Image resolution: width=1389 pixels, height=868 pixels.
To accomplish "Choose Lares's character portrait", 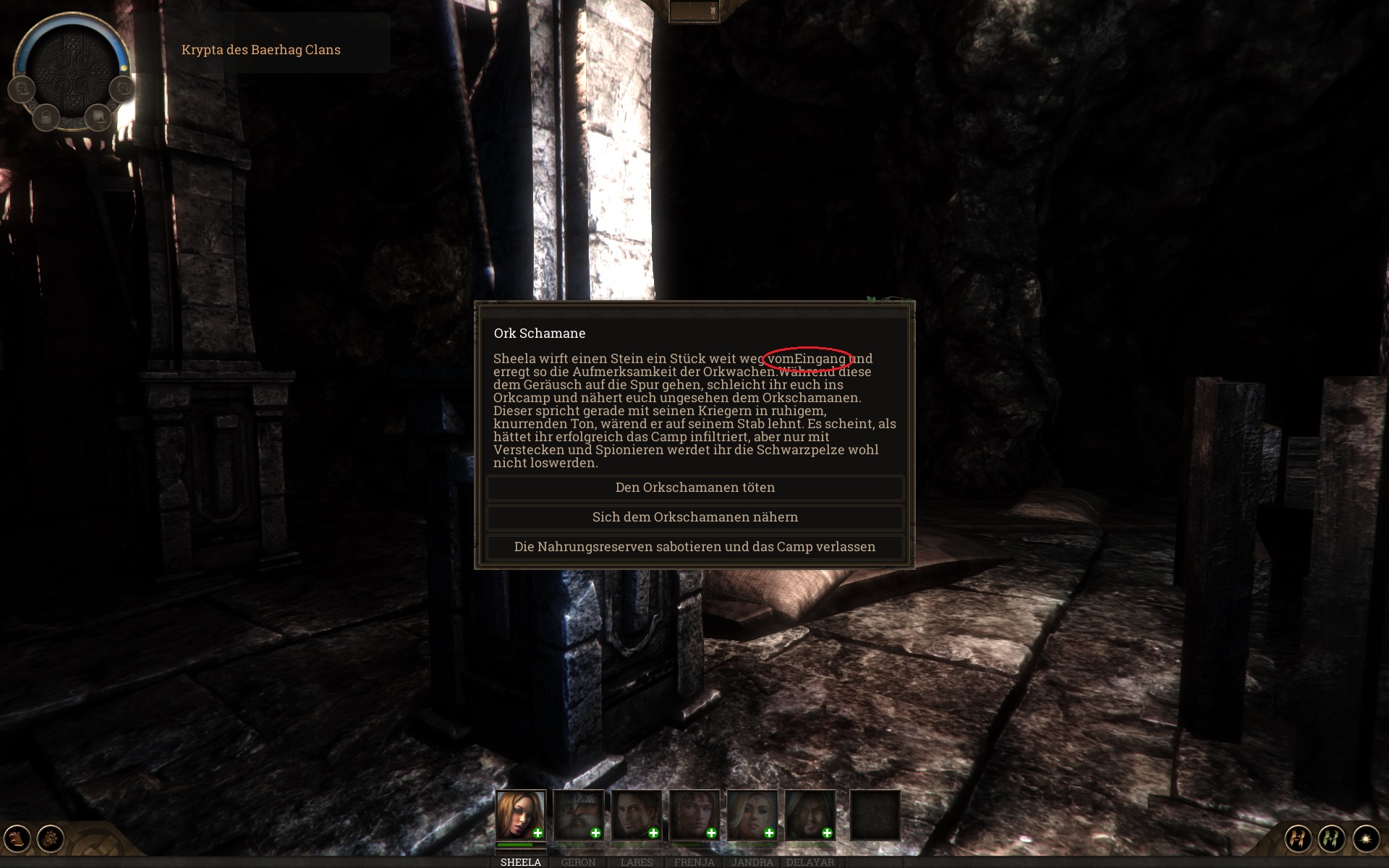I will click(x=636, y=814).
